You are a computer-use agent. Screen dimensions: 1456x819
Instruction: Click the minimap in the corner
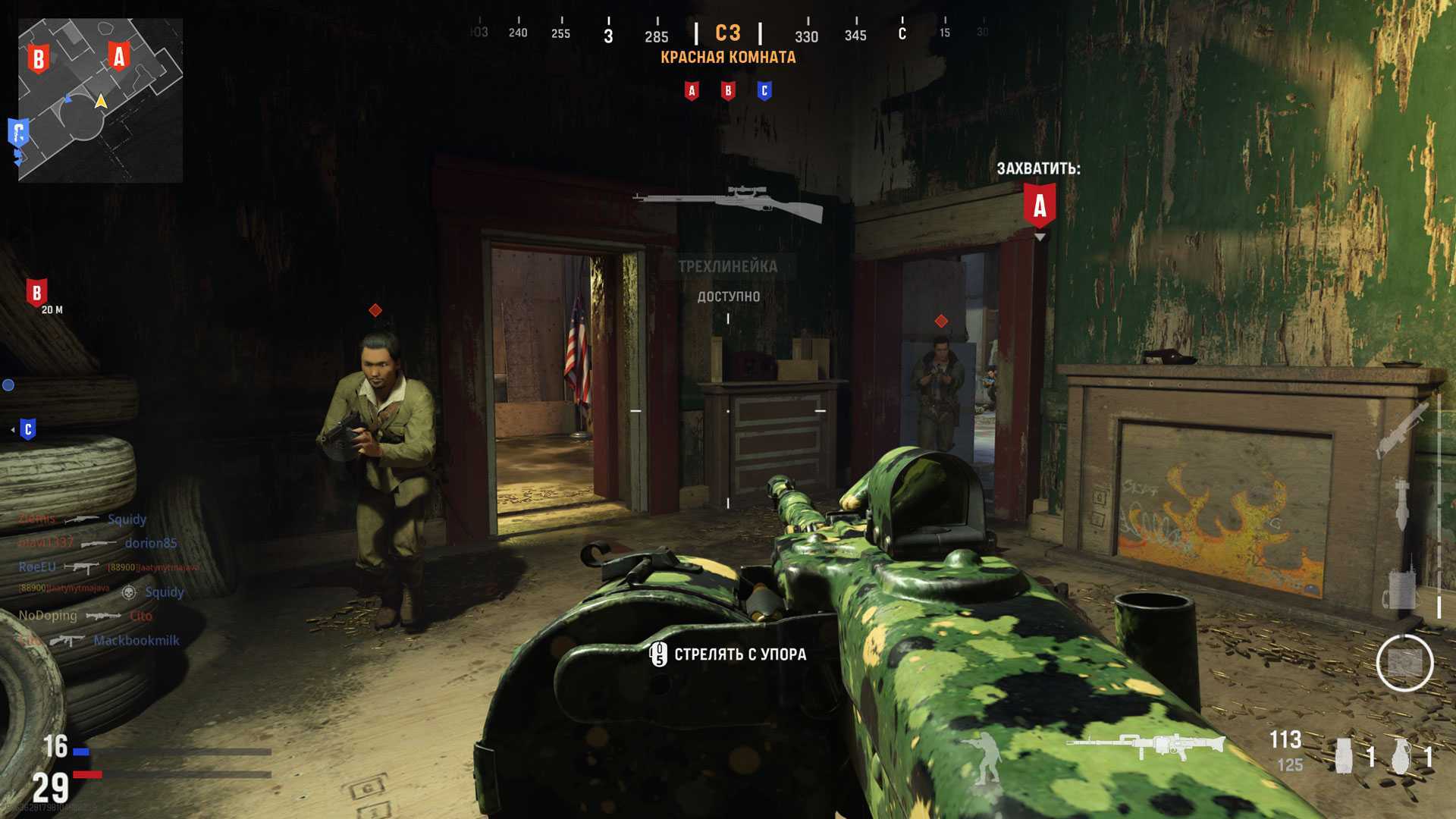point(100,100)
